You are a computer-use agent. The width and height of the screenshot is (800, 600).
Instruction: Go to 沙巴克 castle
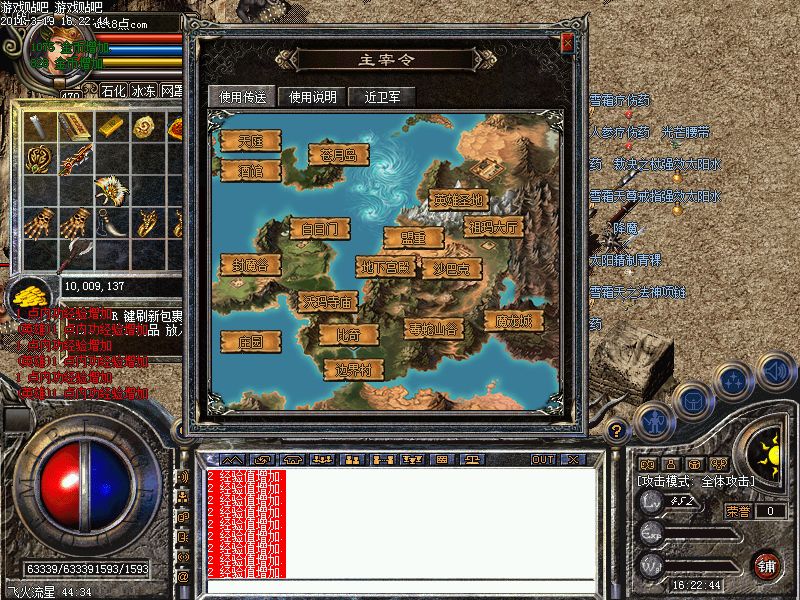click(x=451, y=267)
